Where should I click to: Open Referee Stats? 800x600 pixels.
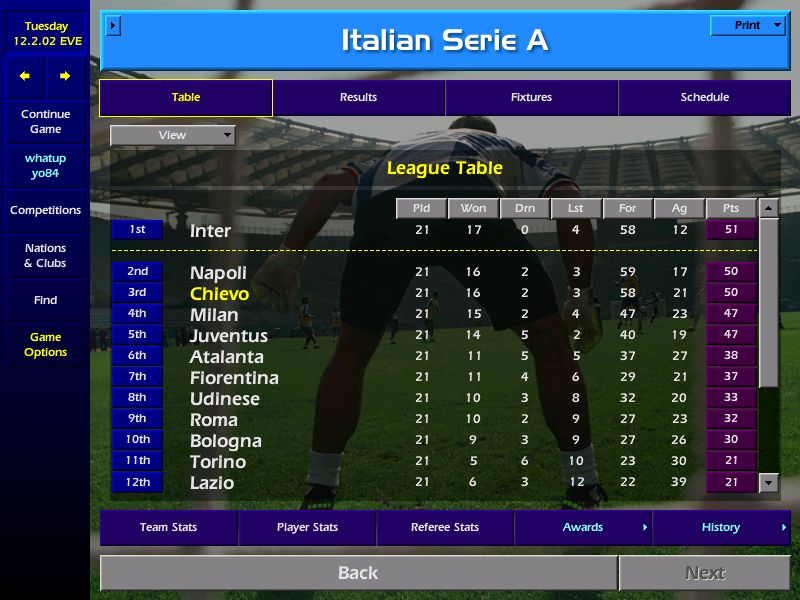pos(445,527)
